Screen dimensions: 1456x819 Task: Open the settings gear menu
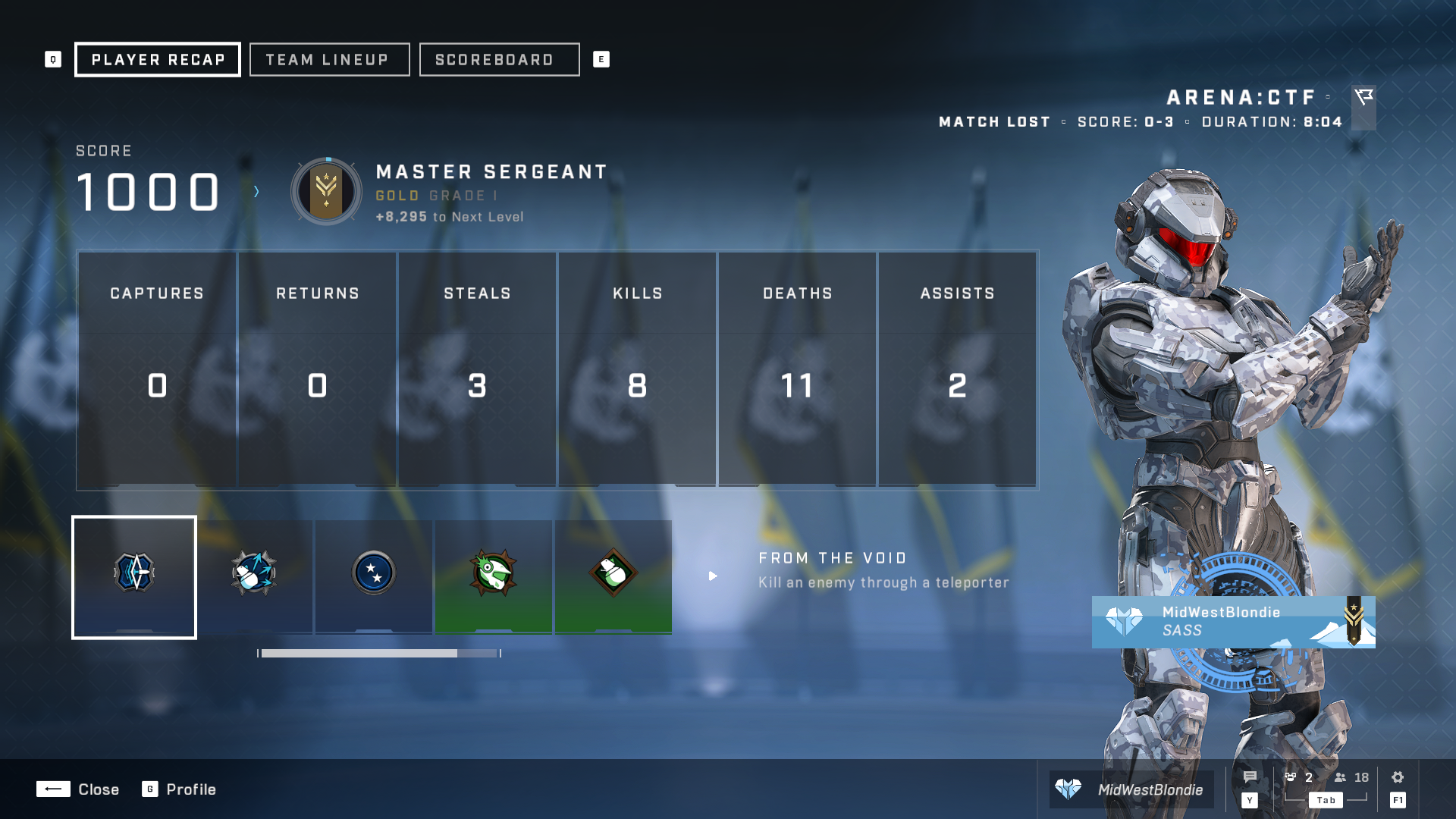(x=1398, y=777)
